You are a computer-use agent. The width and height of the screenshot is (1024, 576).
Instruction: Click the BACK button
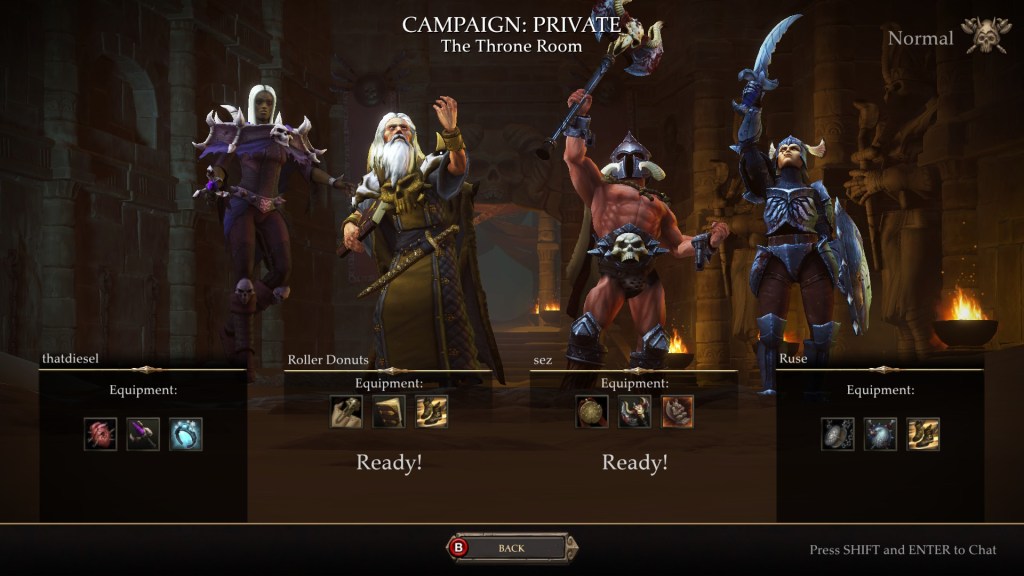pyautogui.click(x=511, y=548)
